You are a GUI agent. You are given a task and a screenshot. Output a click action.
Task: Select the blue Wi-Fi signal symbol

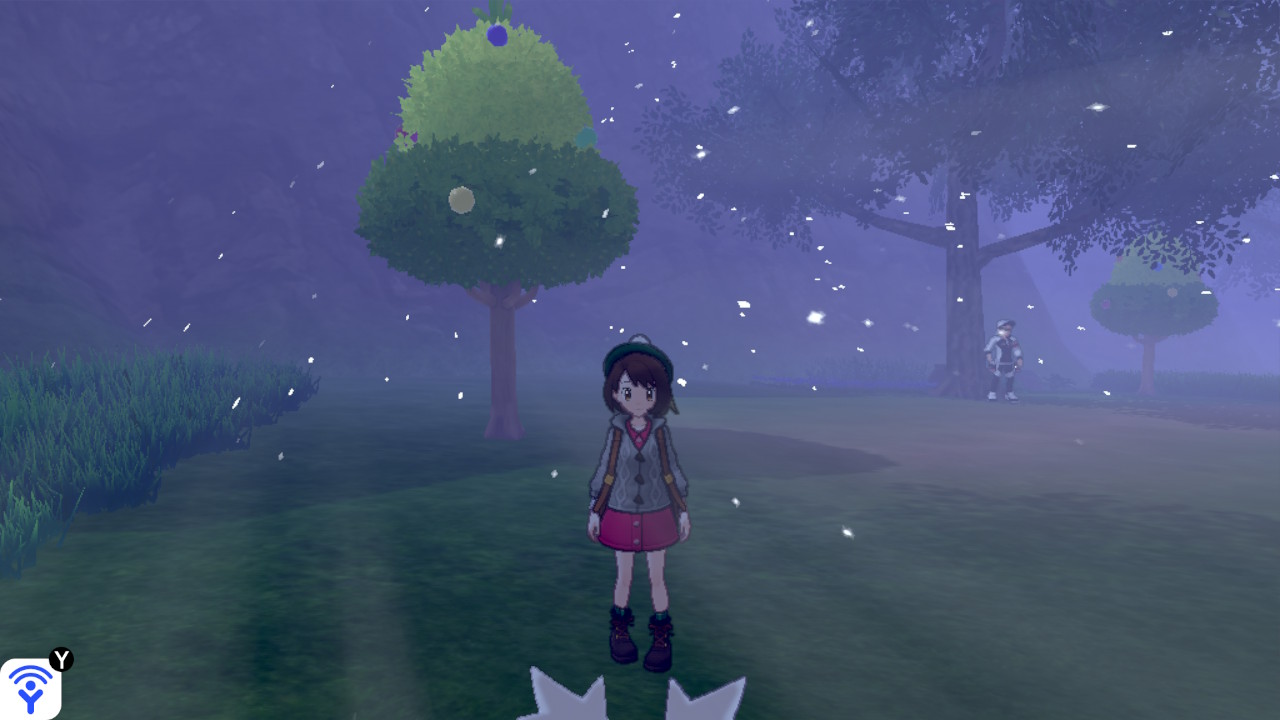(x=29, y=687)
